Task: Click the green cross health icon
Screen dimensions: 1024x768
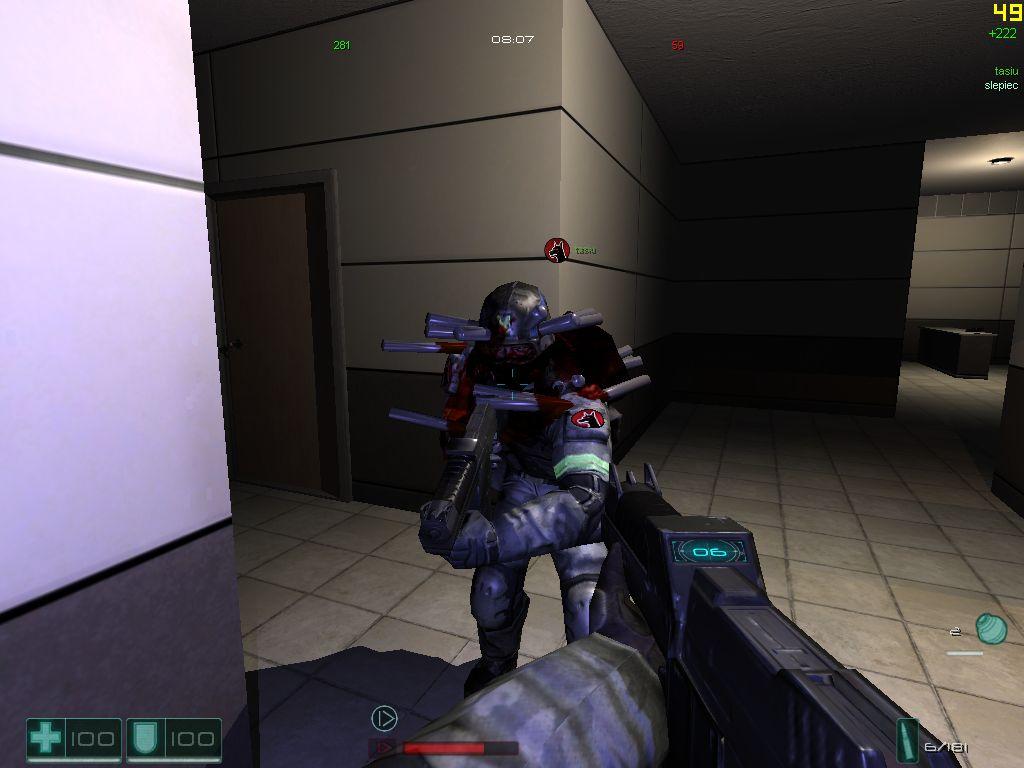Action: (44, 740)
